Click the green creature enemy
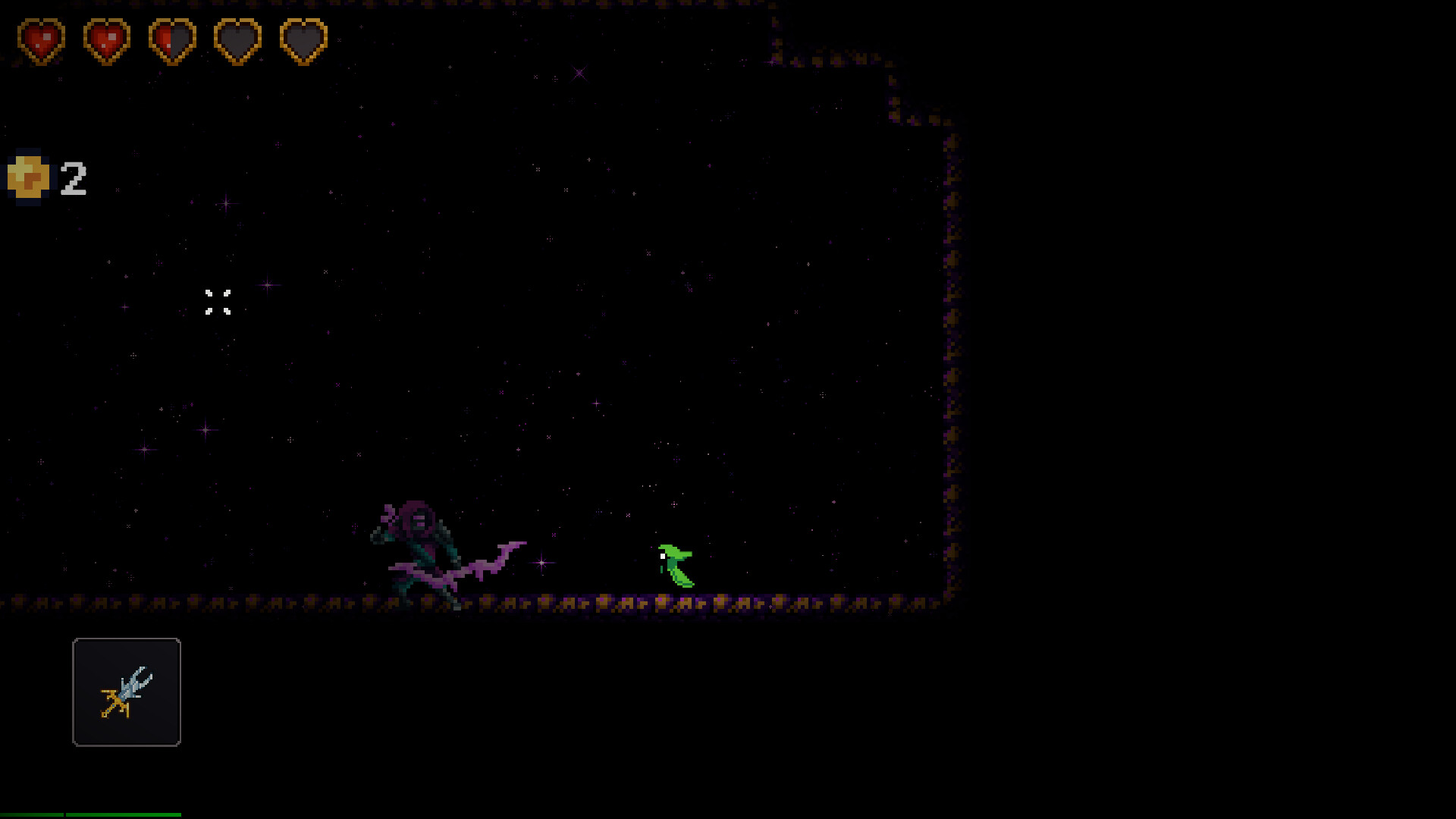 tap(677, 565)
